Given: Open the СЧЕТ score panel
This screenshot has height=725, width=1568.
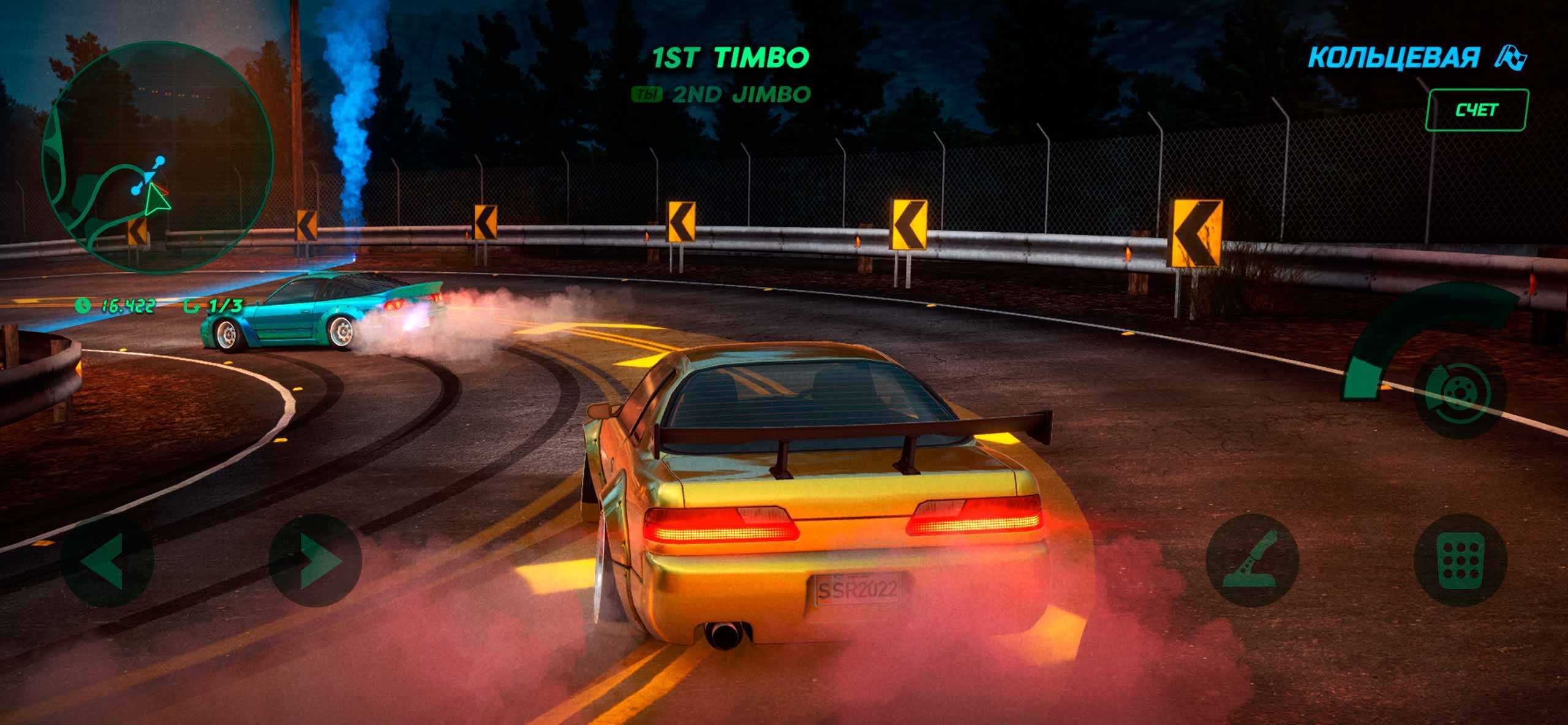Looking at the screenshot, I should 1476,110.
